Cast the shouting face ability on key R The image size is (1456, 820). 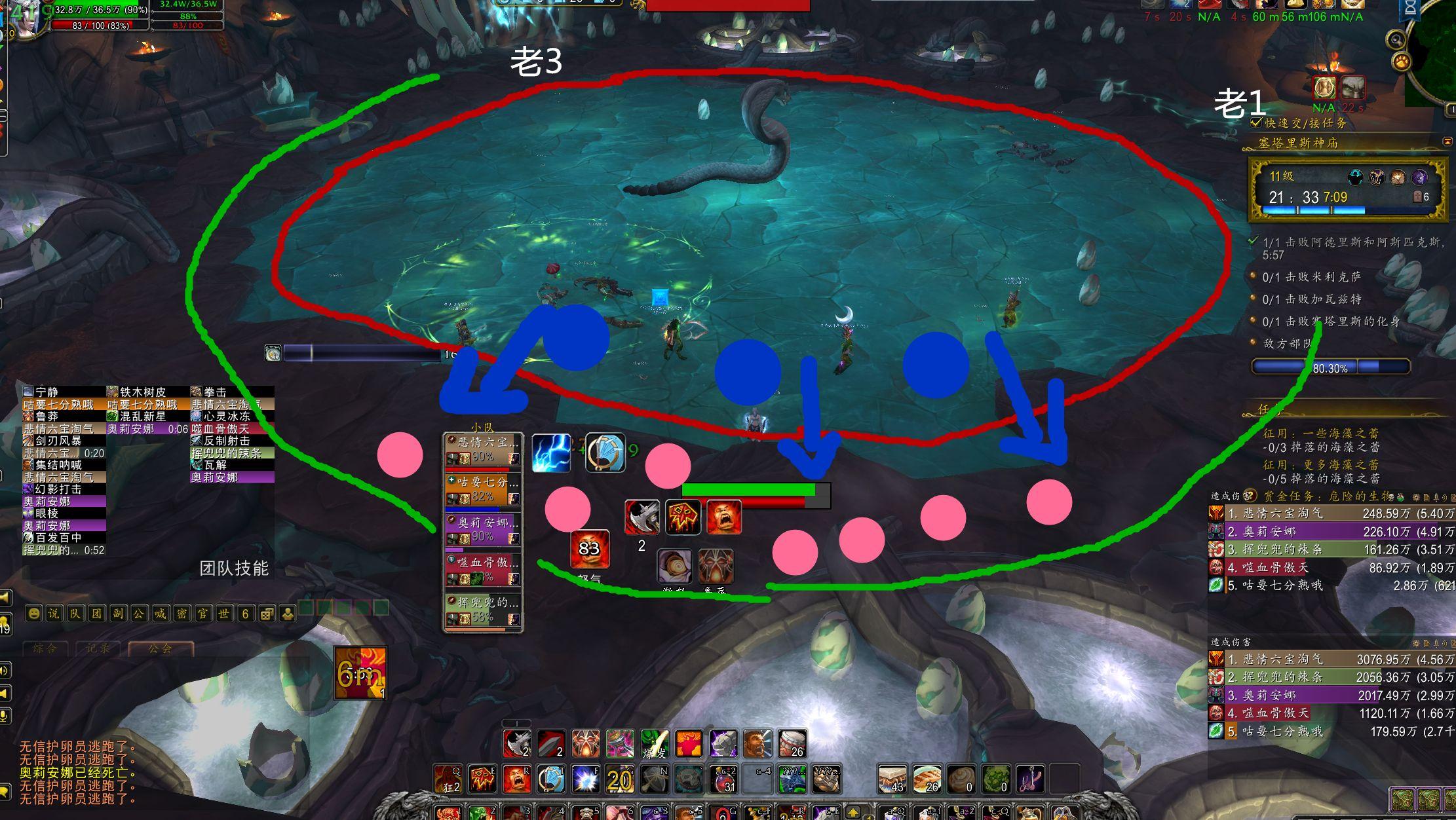click(517, 779)
